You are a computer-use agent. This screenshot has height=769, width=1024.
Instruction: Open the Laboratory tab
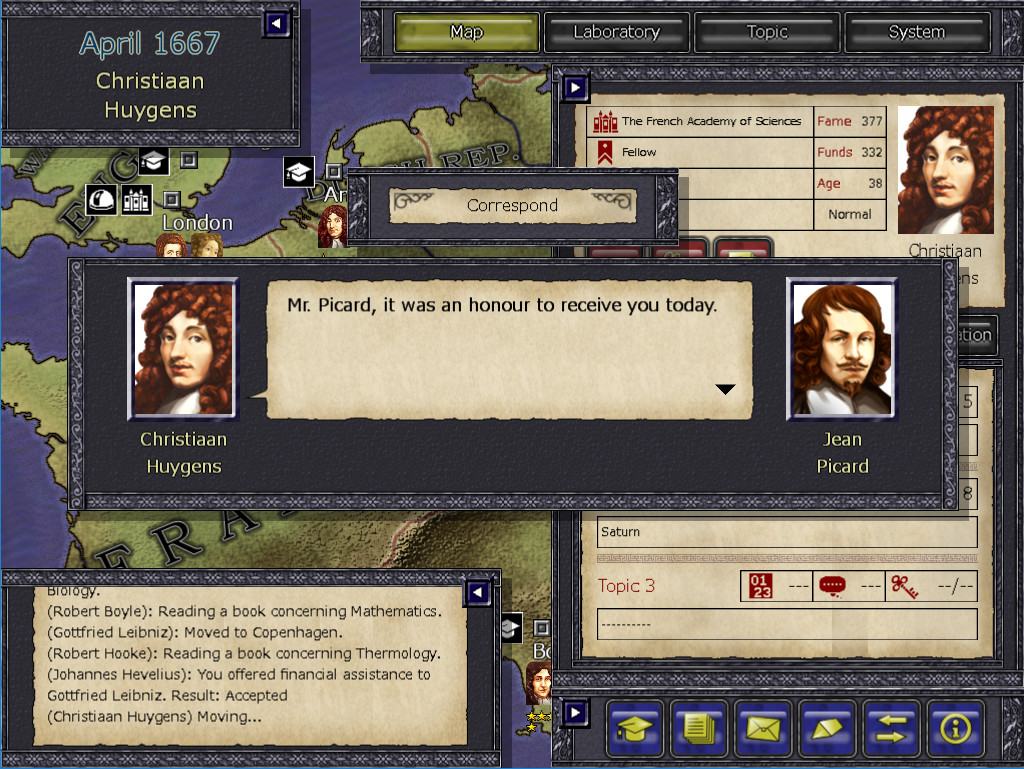(x=616, y=32)
